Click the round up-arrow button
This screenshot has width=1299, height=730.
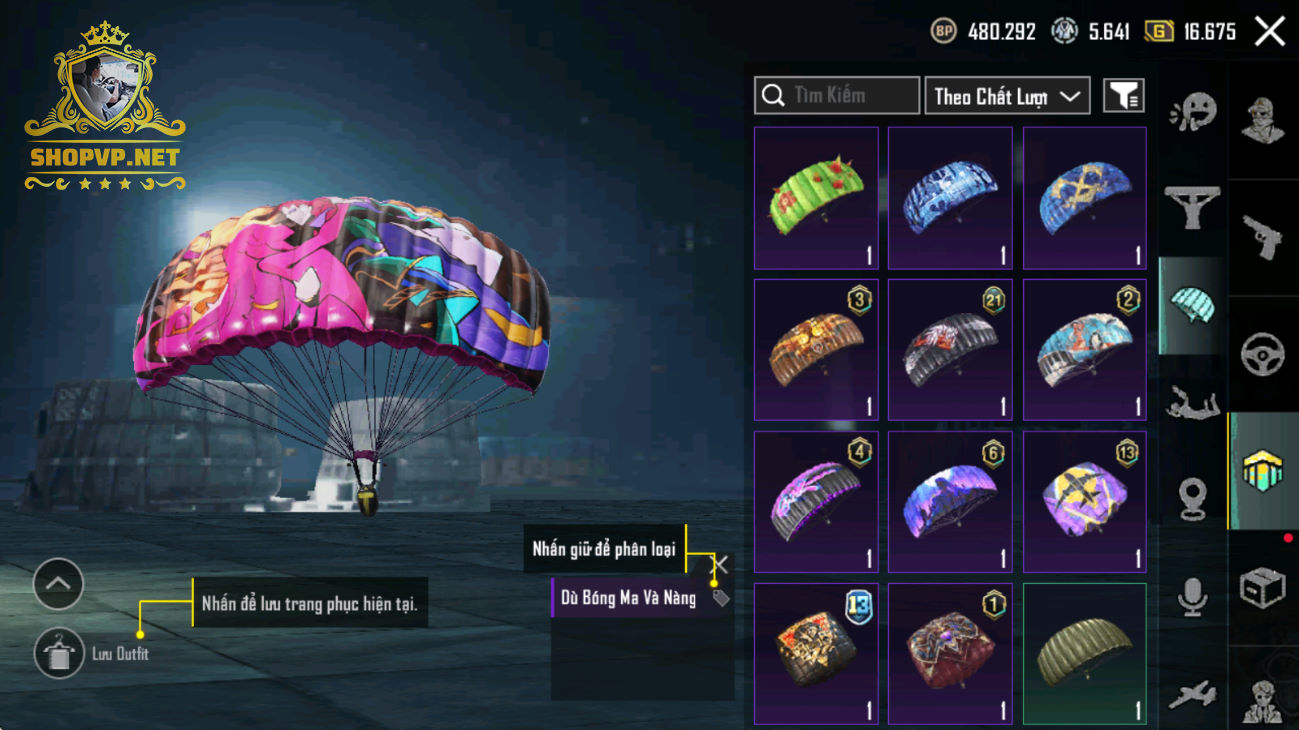[x=58, y=584]
